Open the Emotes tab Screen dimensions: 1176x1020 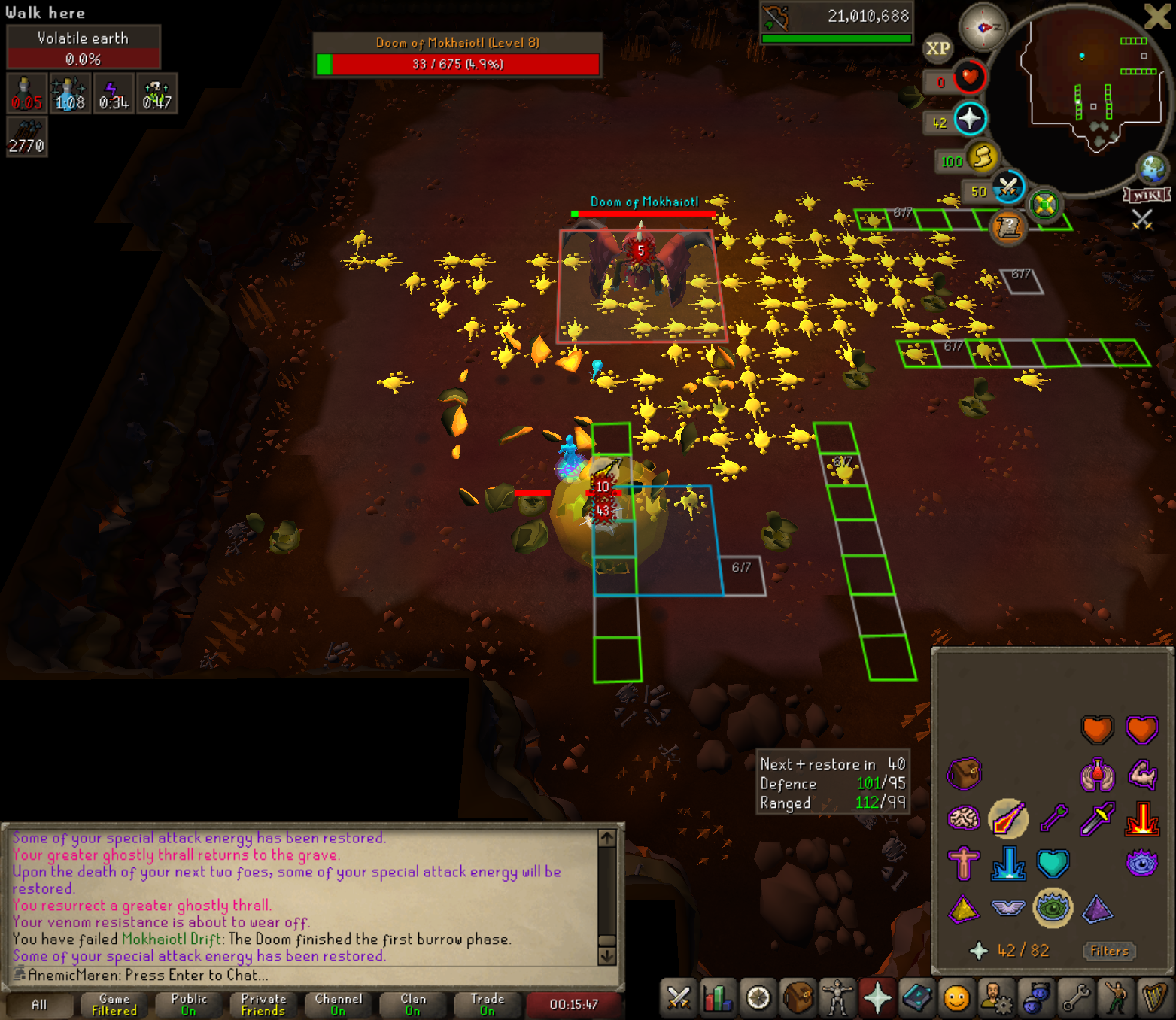click(1117, 998)
